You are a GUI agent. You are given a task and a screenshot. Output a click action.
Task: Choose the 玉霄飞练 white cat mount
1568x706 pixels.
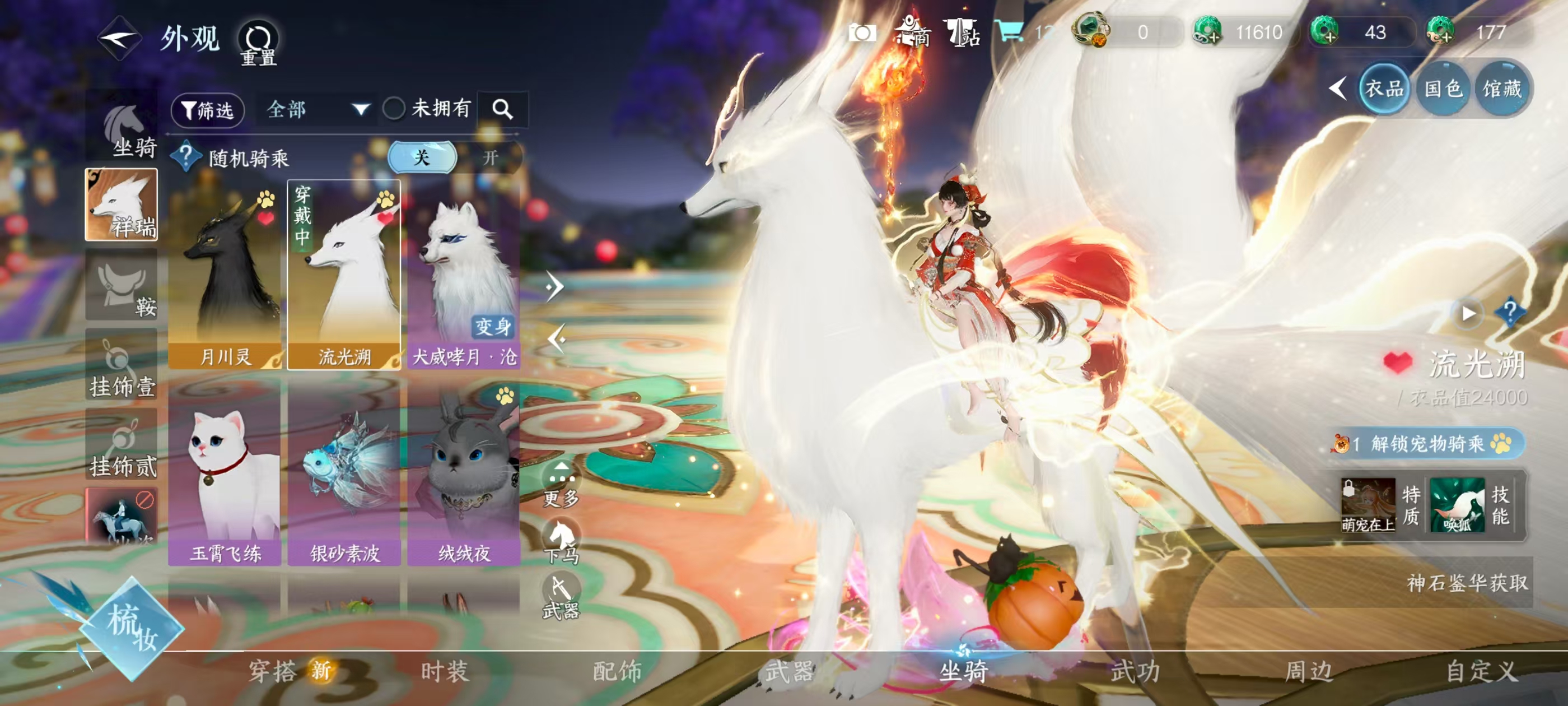(225, 471)
